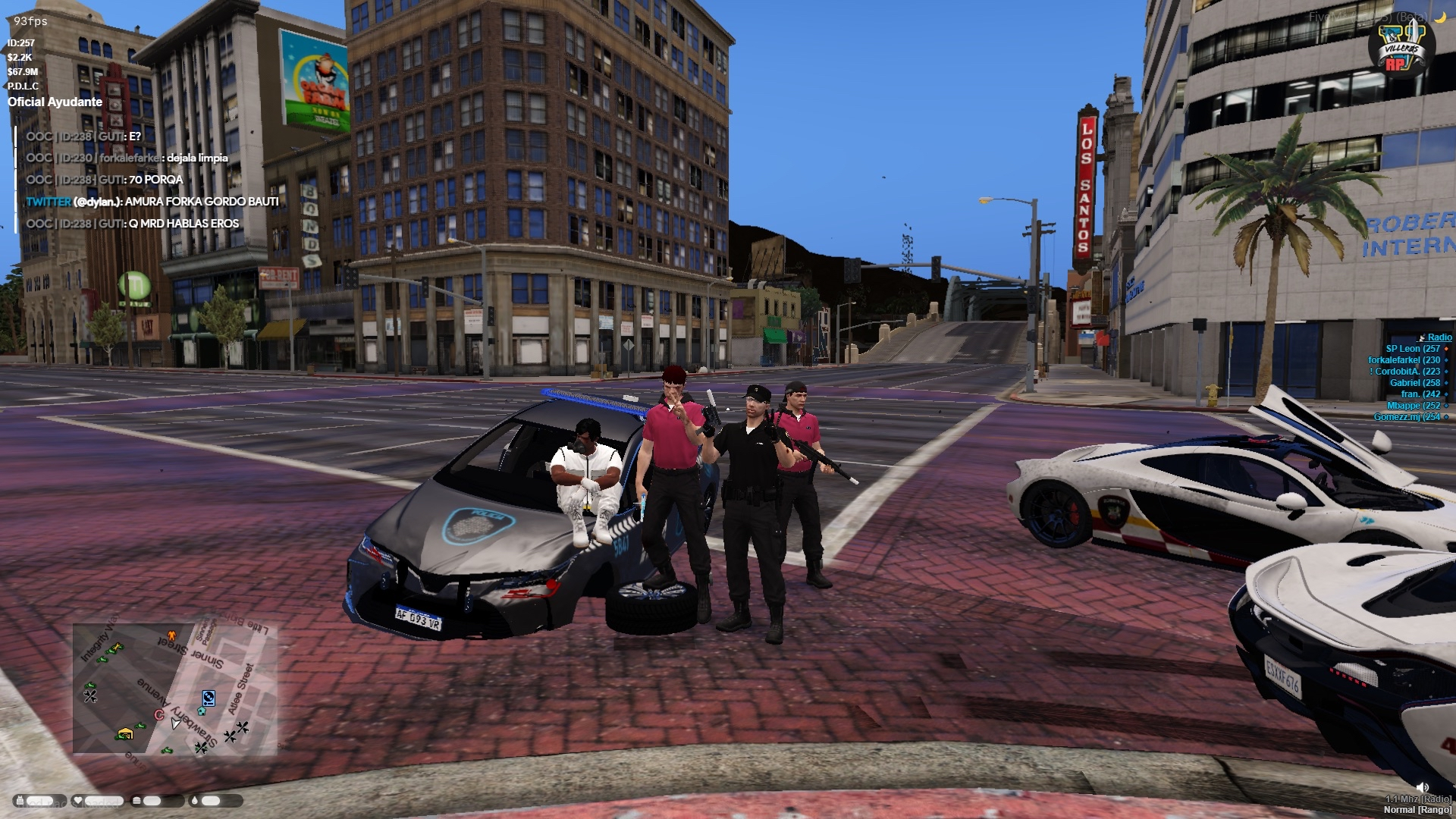The height and width of the screenshot is (819, 1456).
Task: Choose CordobitA. in the radio list
Action: point(1407,372)
